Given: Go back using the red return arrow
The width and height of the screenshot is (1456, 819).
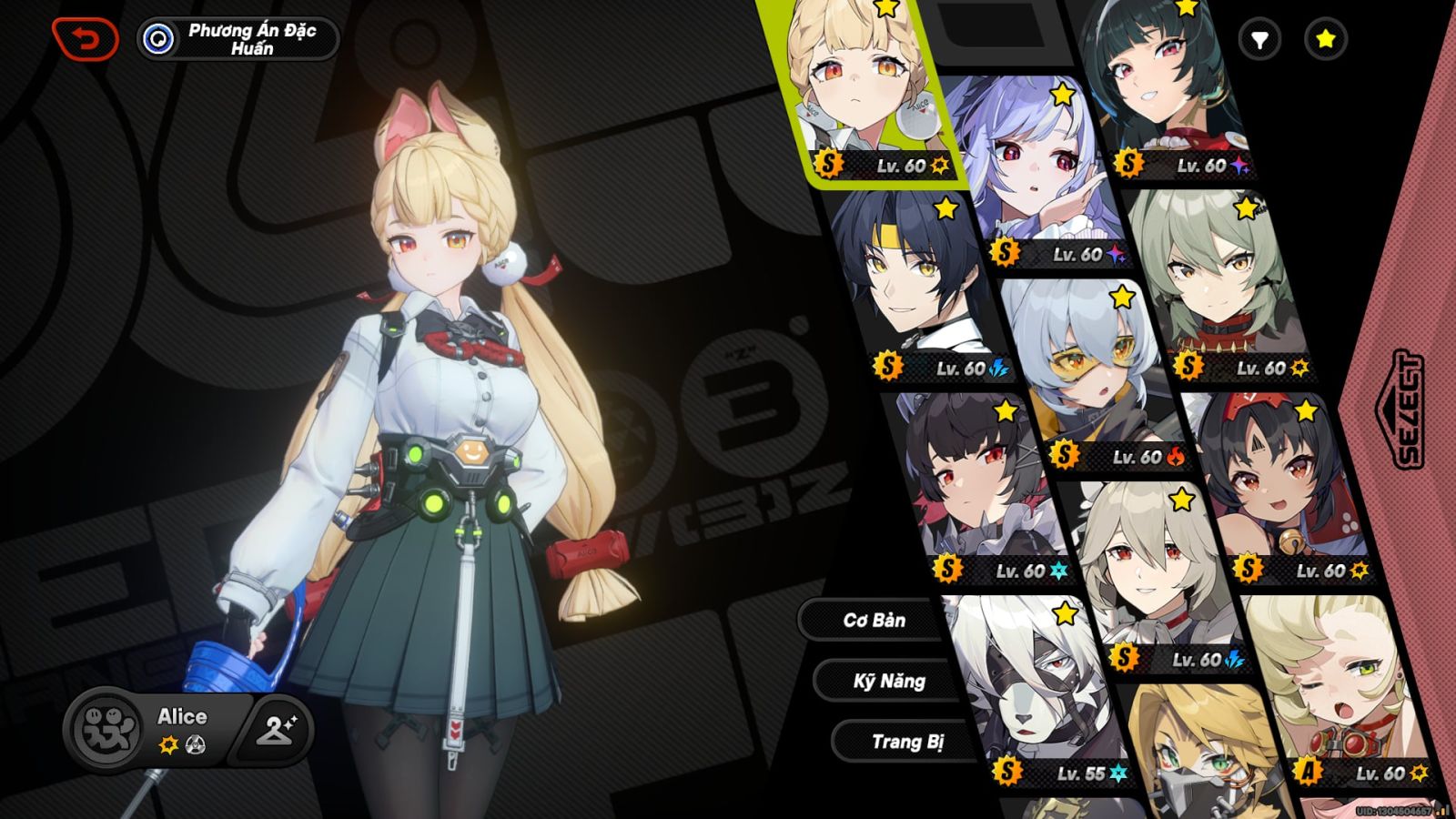Looking at the screenshot, I should [86, 39].
